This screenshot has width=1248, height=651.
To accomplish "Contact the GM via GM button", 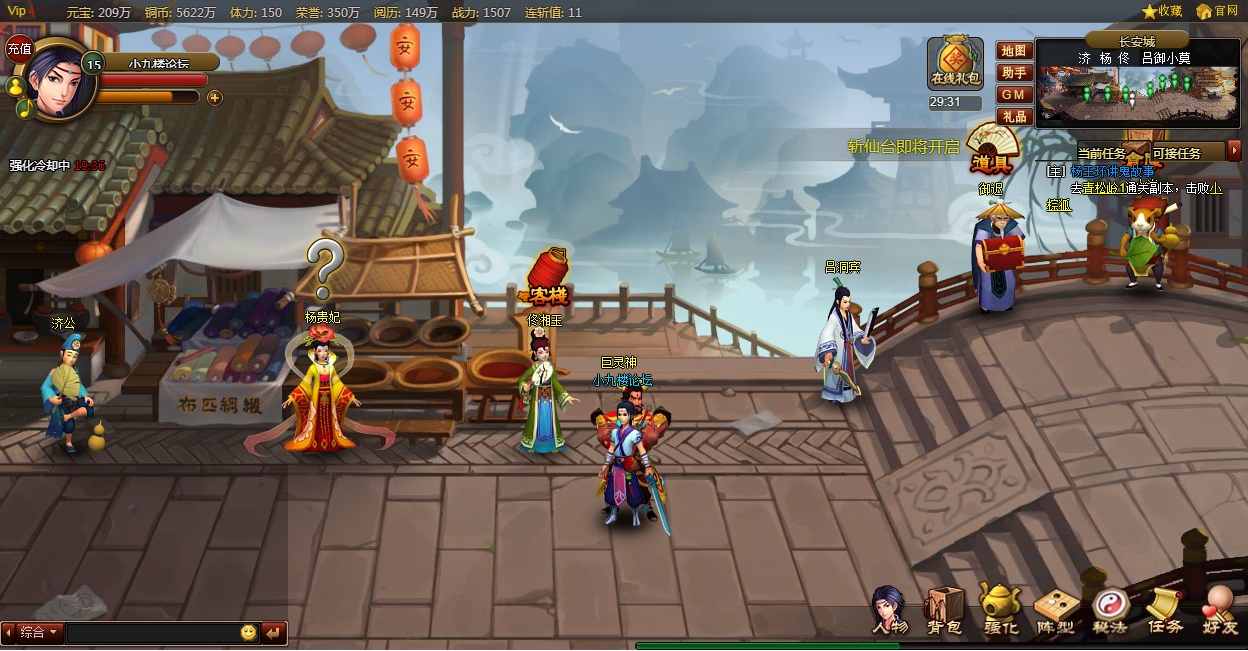I will (x=1013, y=94).
